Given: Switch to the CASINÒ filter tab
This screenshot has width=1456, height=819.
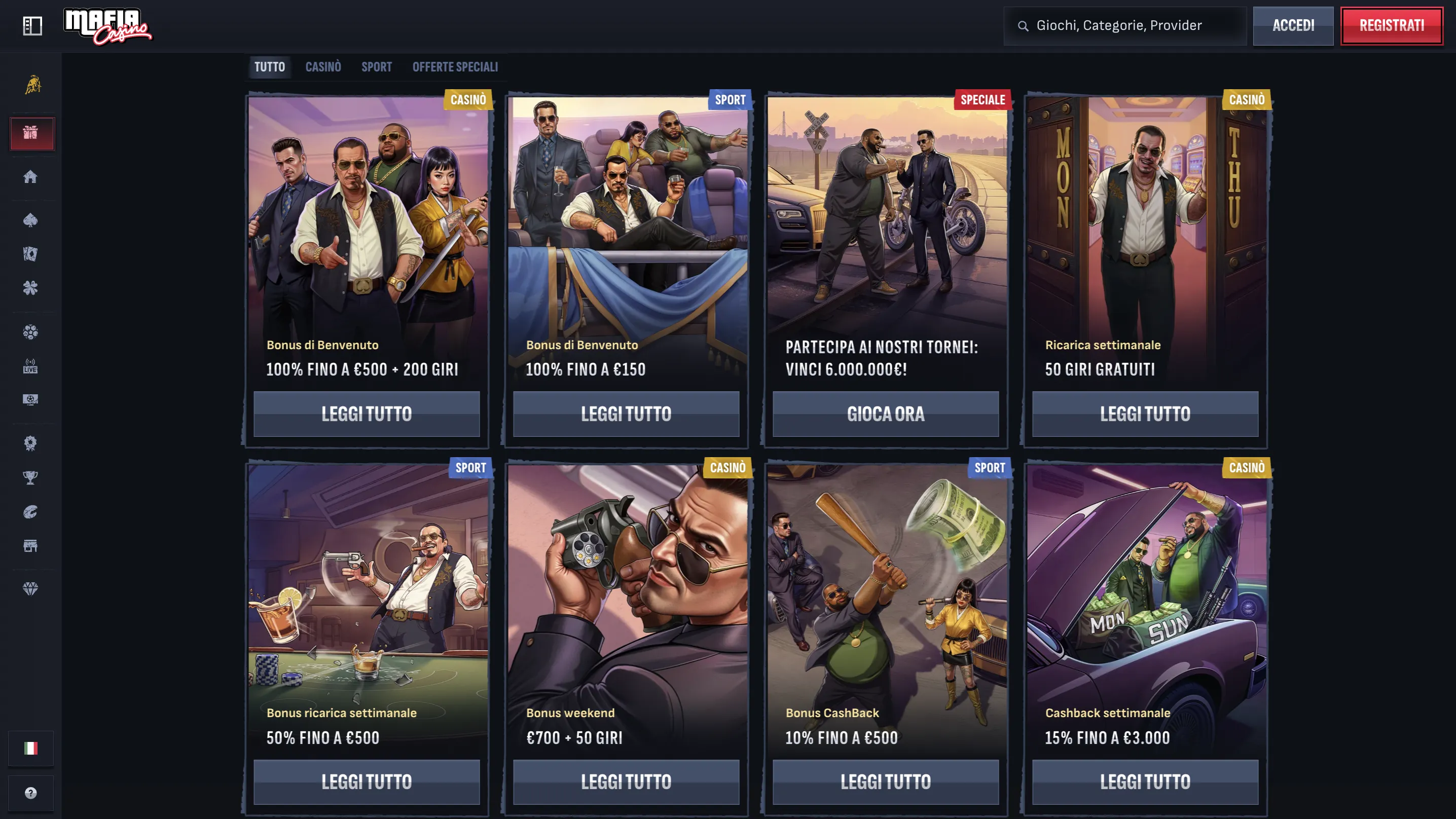Looking at the screenshot, I should (323, 67).
